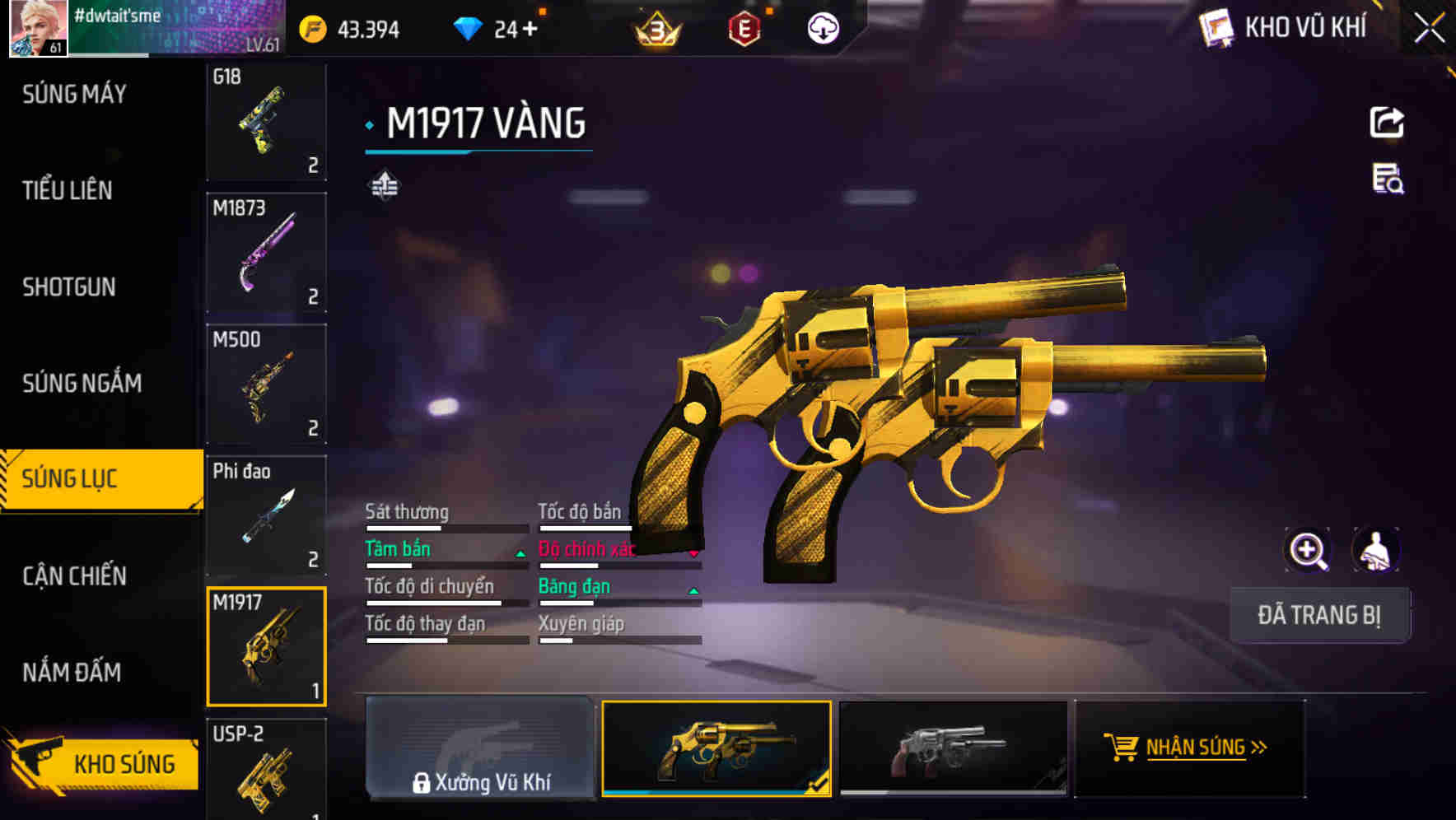
Task: Select the SHOTGUN category
Action: 69,287
